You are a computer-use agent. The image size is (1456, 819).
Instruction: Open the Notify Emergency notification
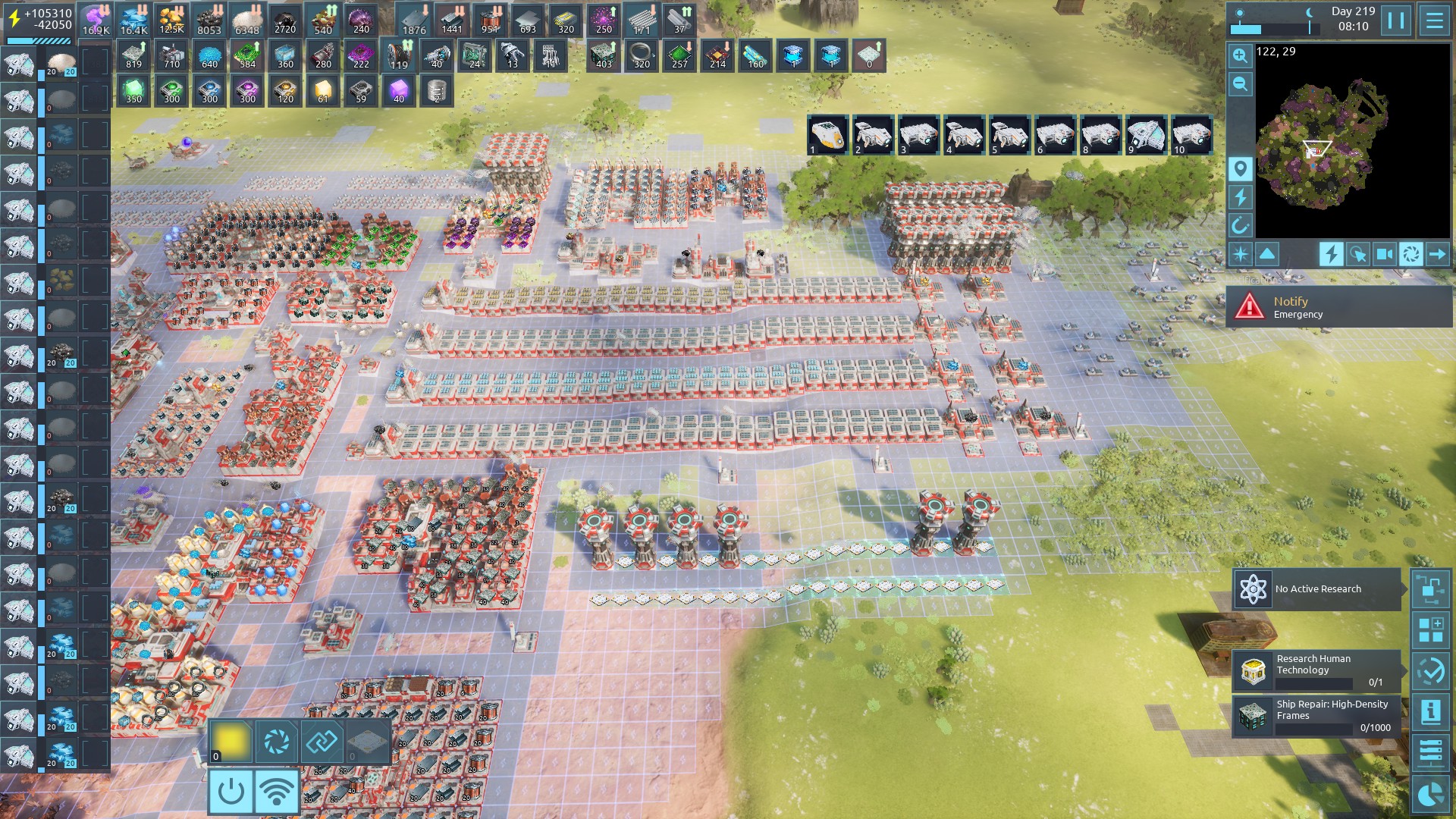point(1338,306)
